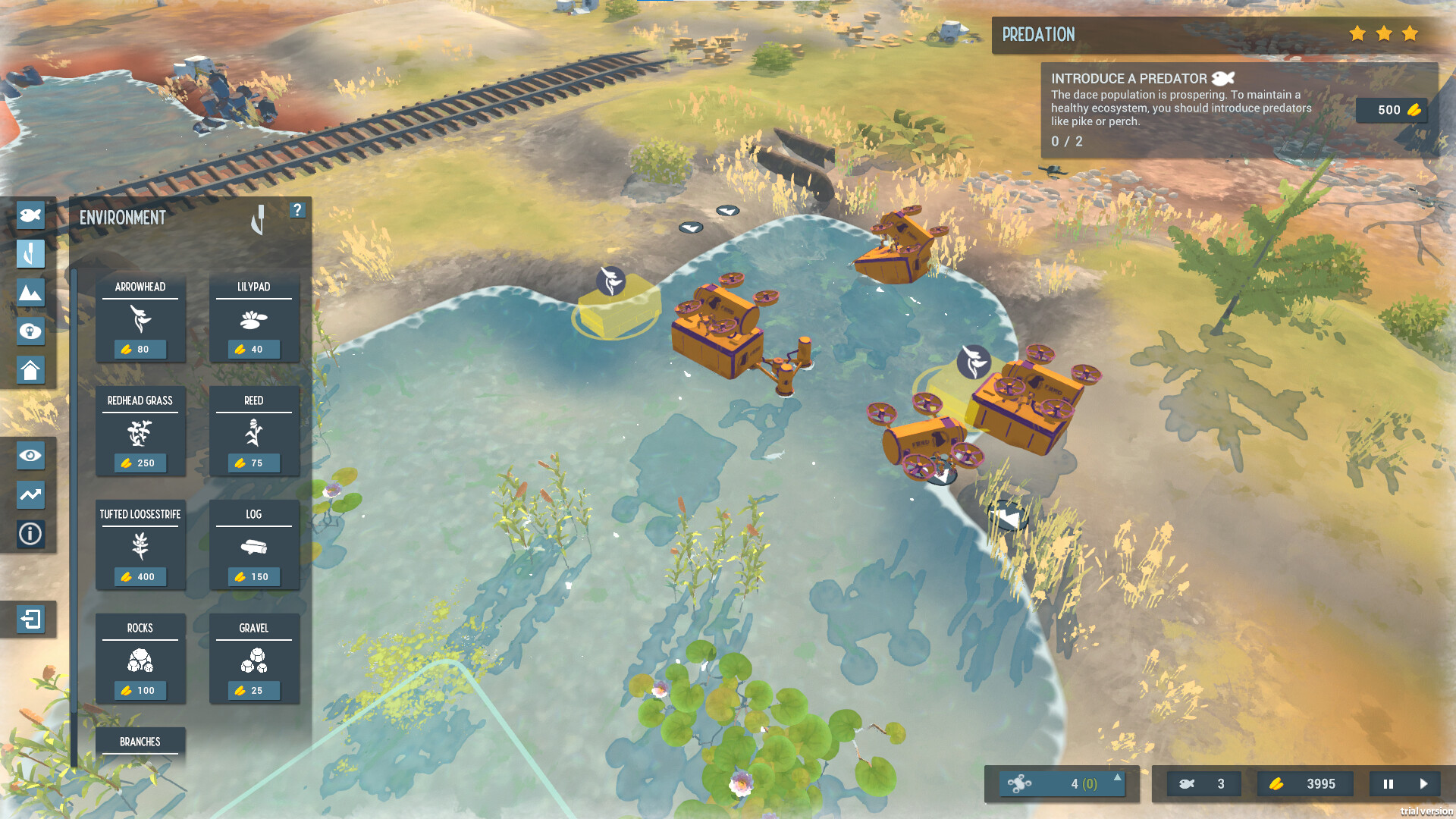Viewport: 1456px width, 819px height.
Task: Select the skull predator tool
Action: point(30,331)
